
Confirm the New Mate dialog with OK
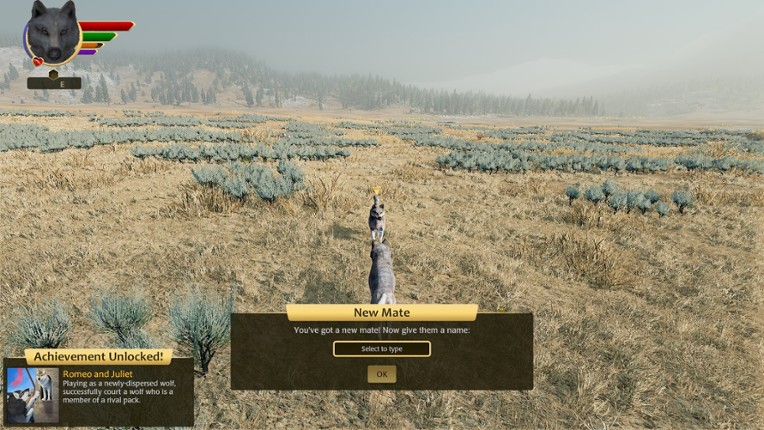(x=381, y=374)
